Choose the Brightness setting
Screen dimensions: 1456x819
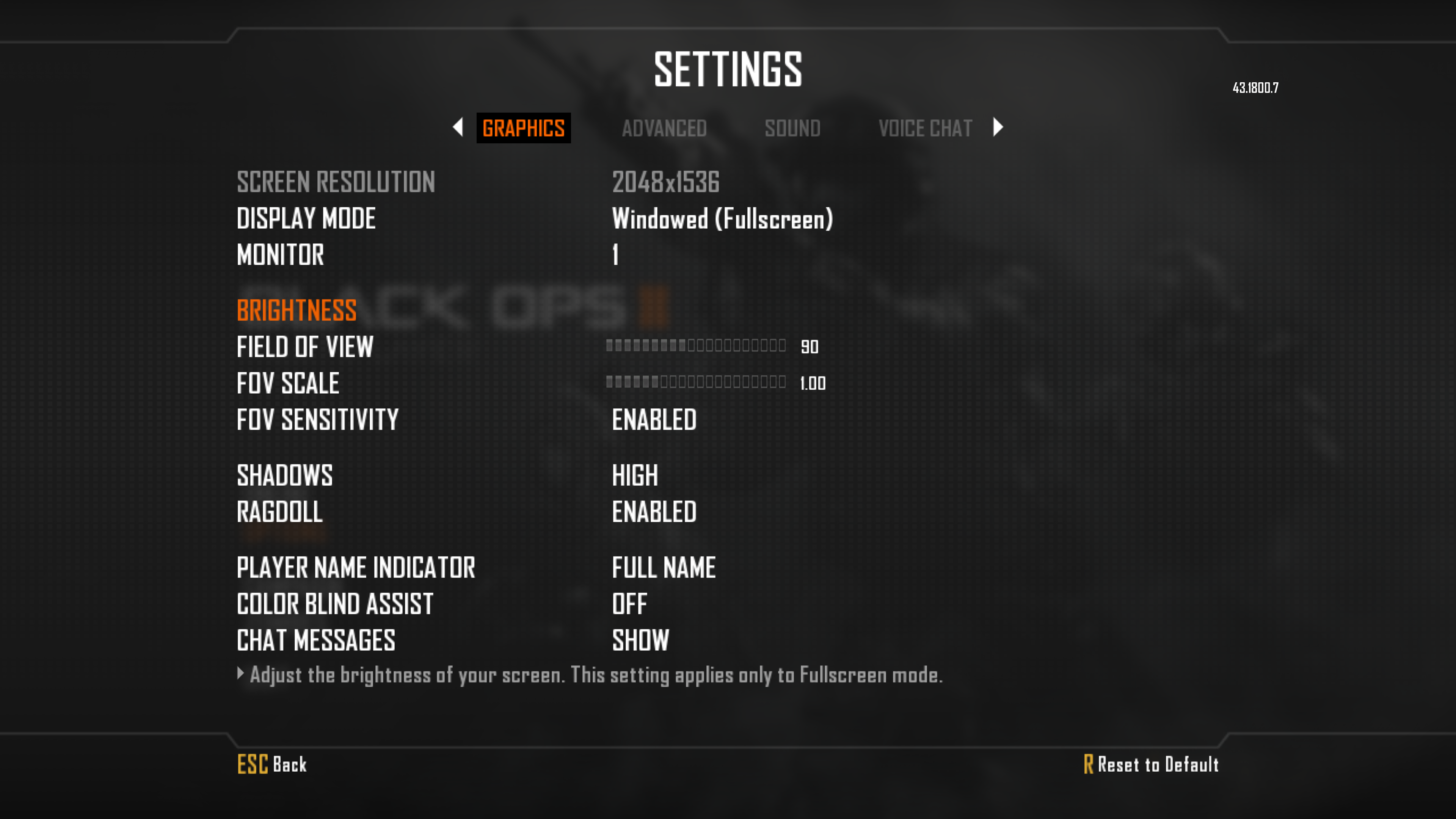click(x=297, y=310)
